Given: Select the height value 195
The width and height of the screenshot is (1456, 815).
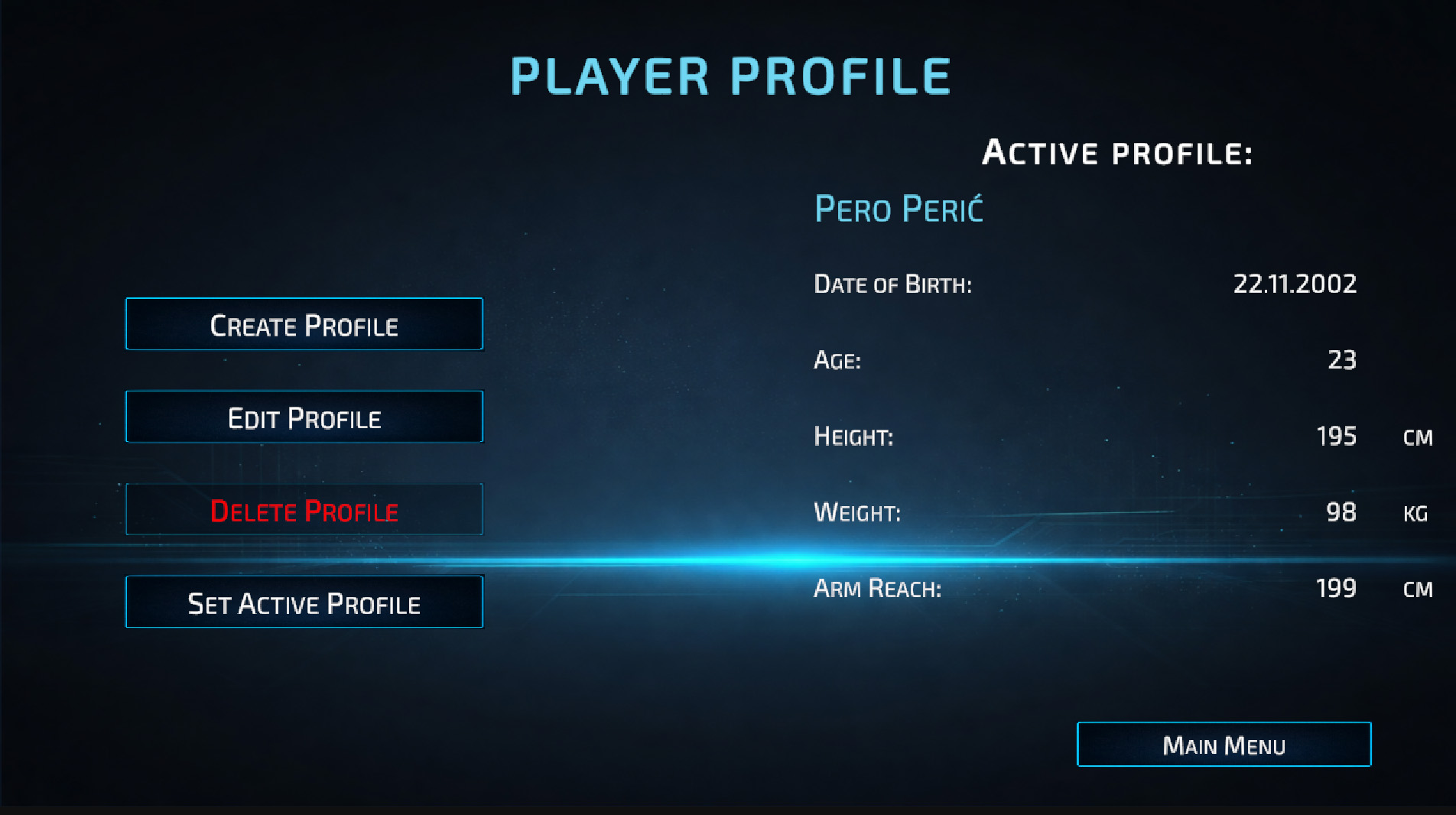Looking at the screenshot, I should click(x=1337, y=436).
